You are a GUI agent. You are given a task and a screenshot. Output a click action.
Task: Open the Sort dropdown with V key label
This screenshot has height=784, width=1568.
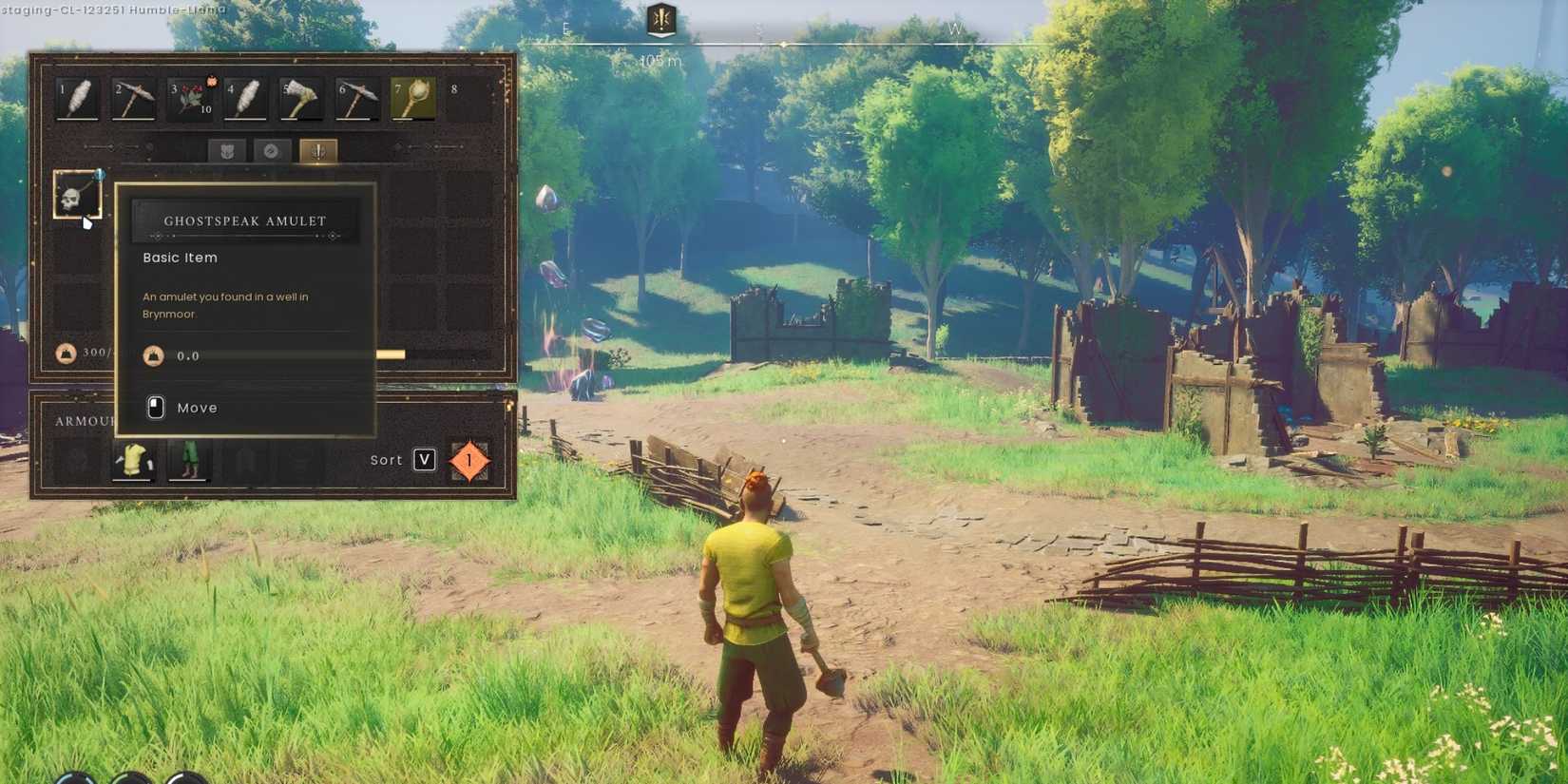coord(421,459)
